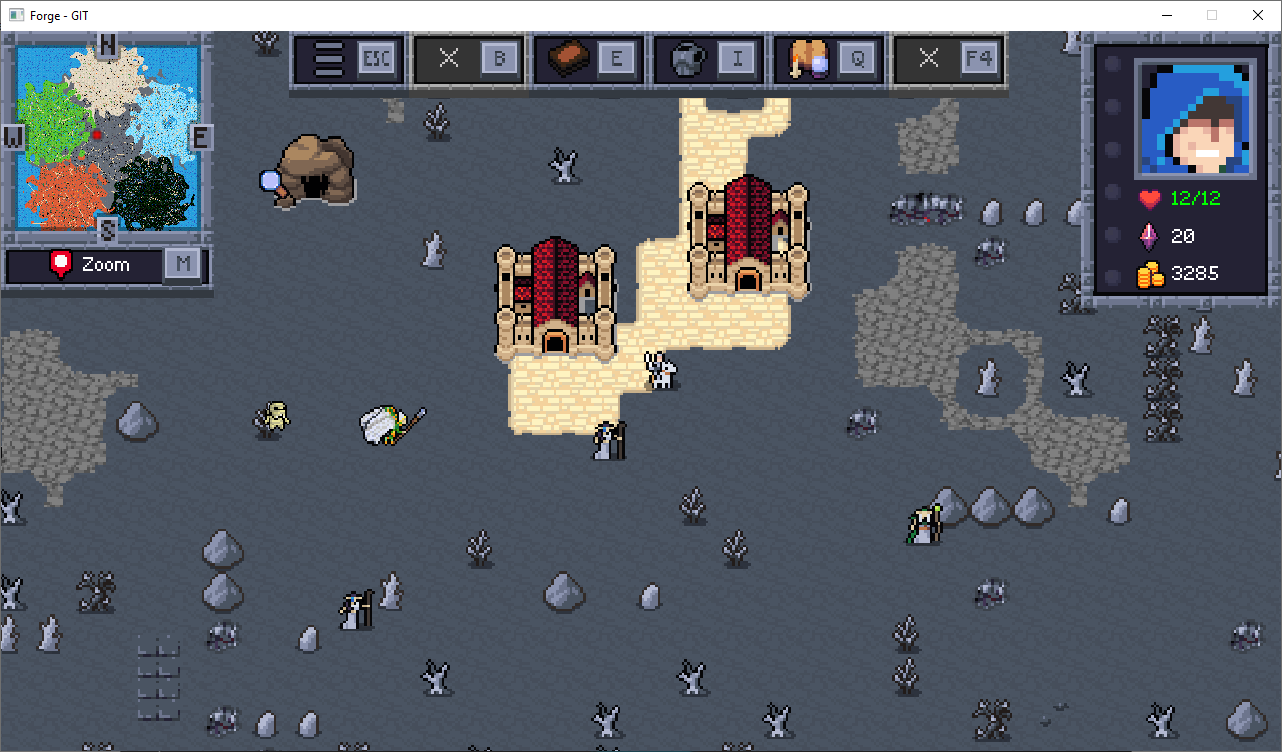Screen dimensions: 1282x752
Task: Click the purple crystal icon showing 20
Action: pos(1148,236)
